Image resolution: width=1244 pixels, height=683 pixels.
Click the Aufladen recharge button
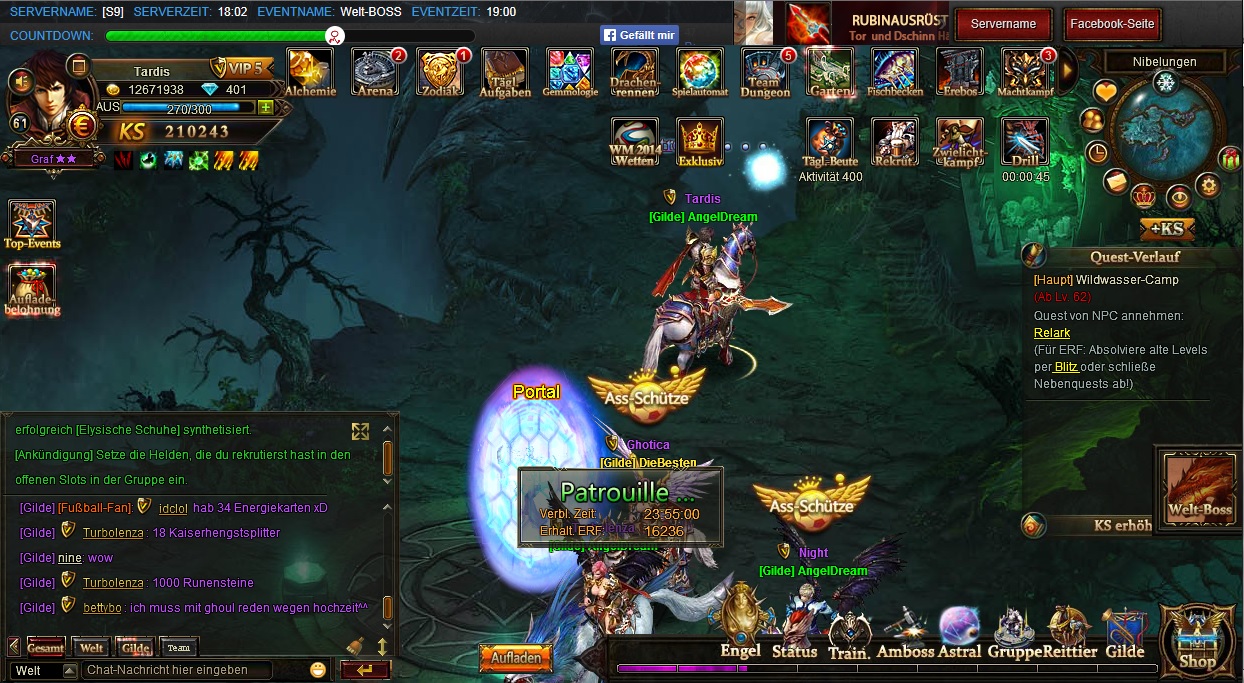pyautogui.click(x=516, y=657)
